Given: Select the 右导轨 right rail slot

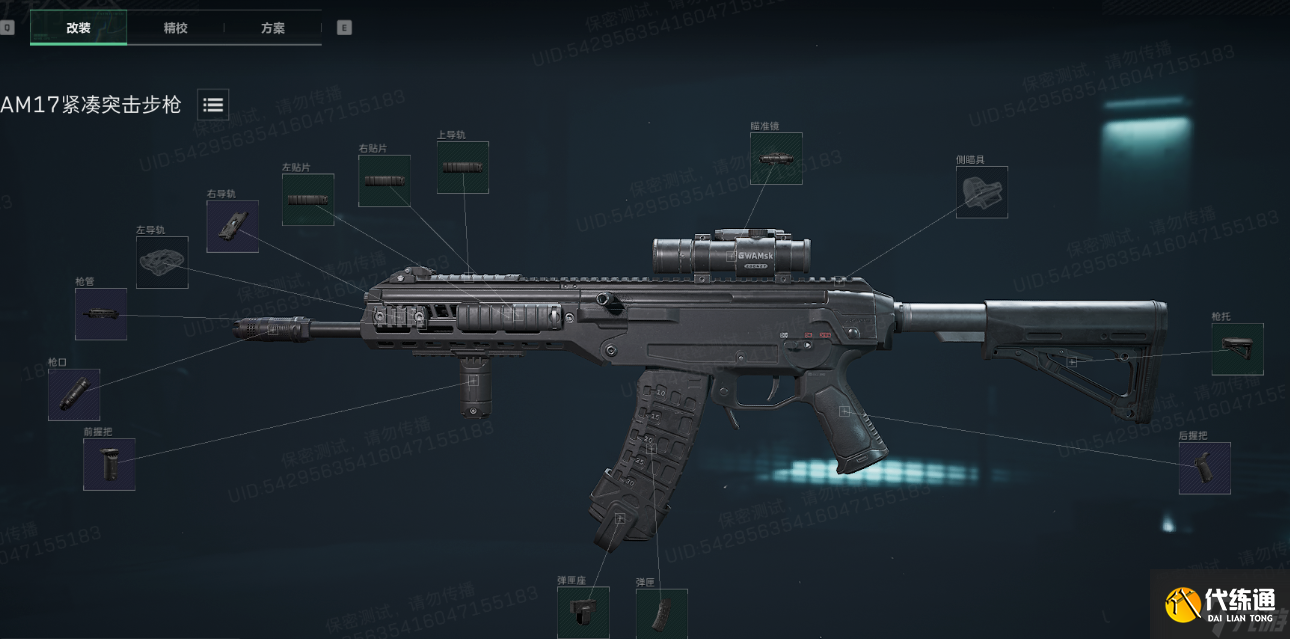Looking at the screenshot, I should [232, 226].
